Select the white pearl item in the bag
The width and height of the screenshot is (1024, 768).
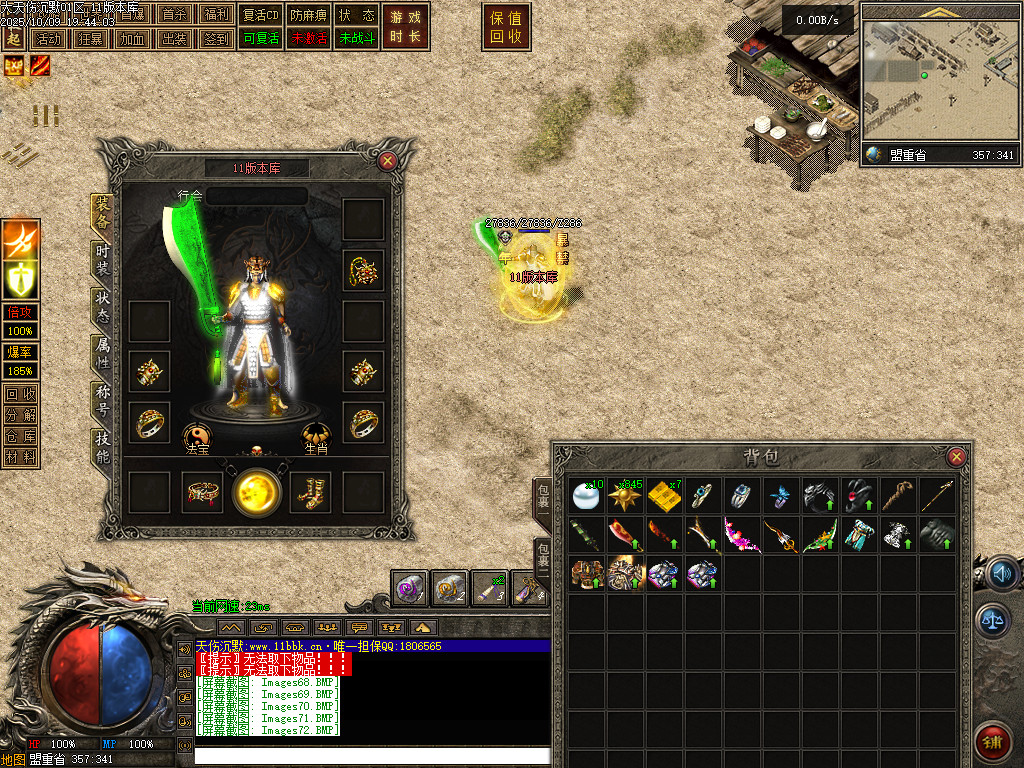[584, 496]
